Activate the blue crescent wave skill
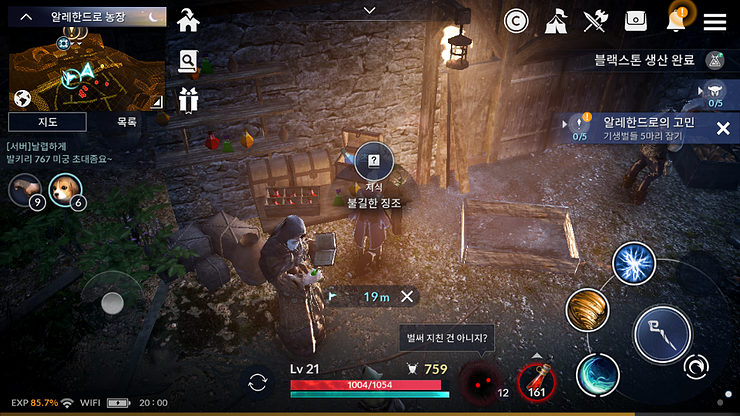This screenshot has height=416, width=740. tap(598, 375)
